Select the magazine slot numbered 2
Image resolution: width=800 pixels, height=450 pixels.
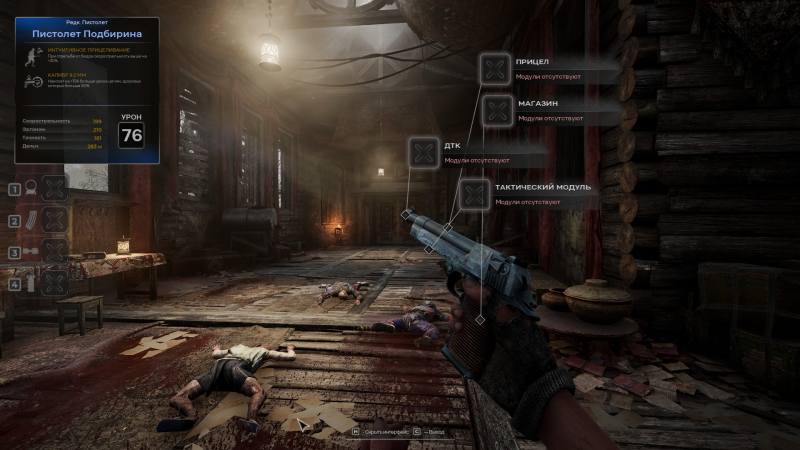coord(55,220)
